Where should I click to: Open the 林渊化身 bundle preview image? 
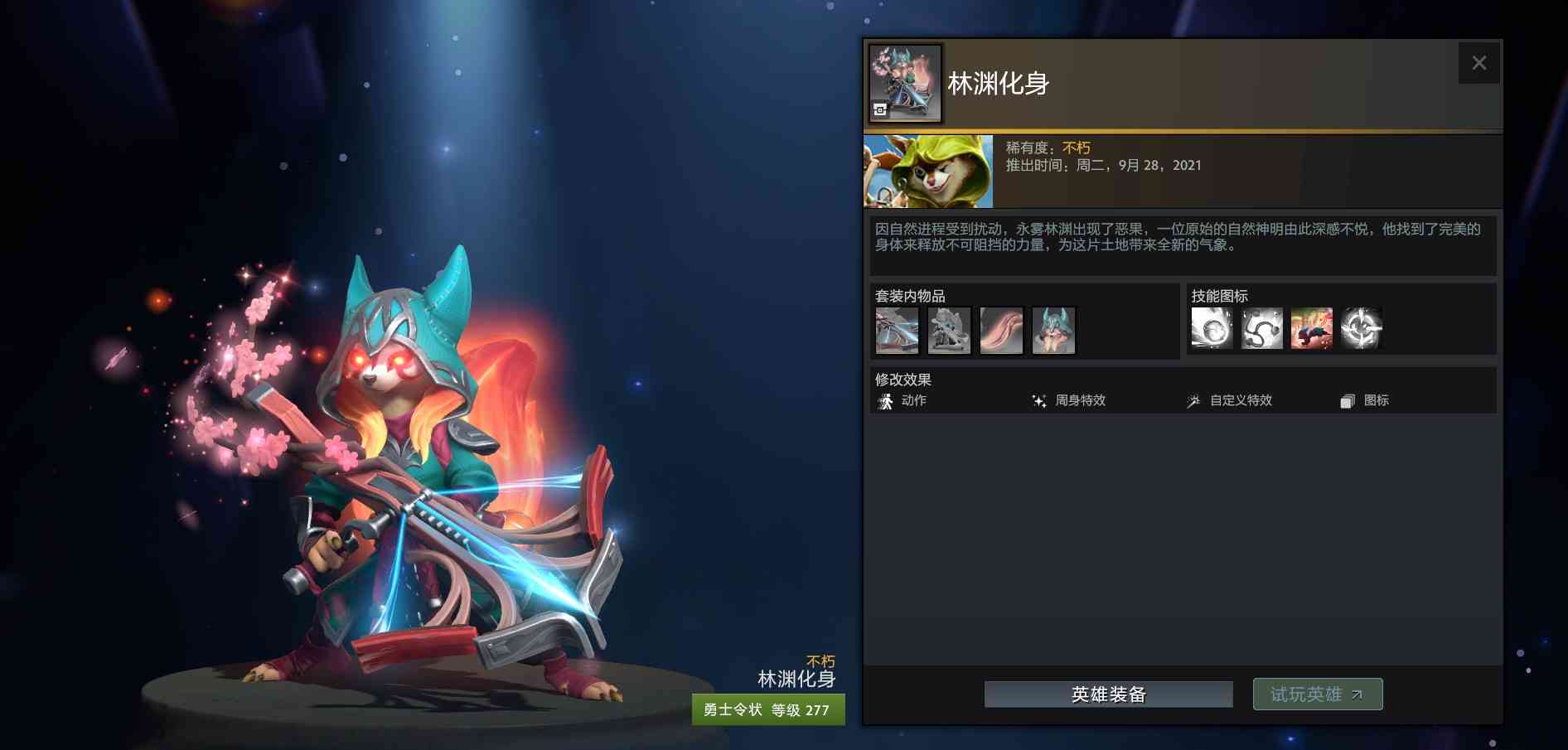tap(904, 82)
